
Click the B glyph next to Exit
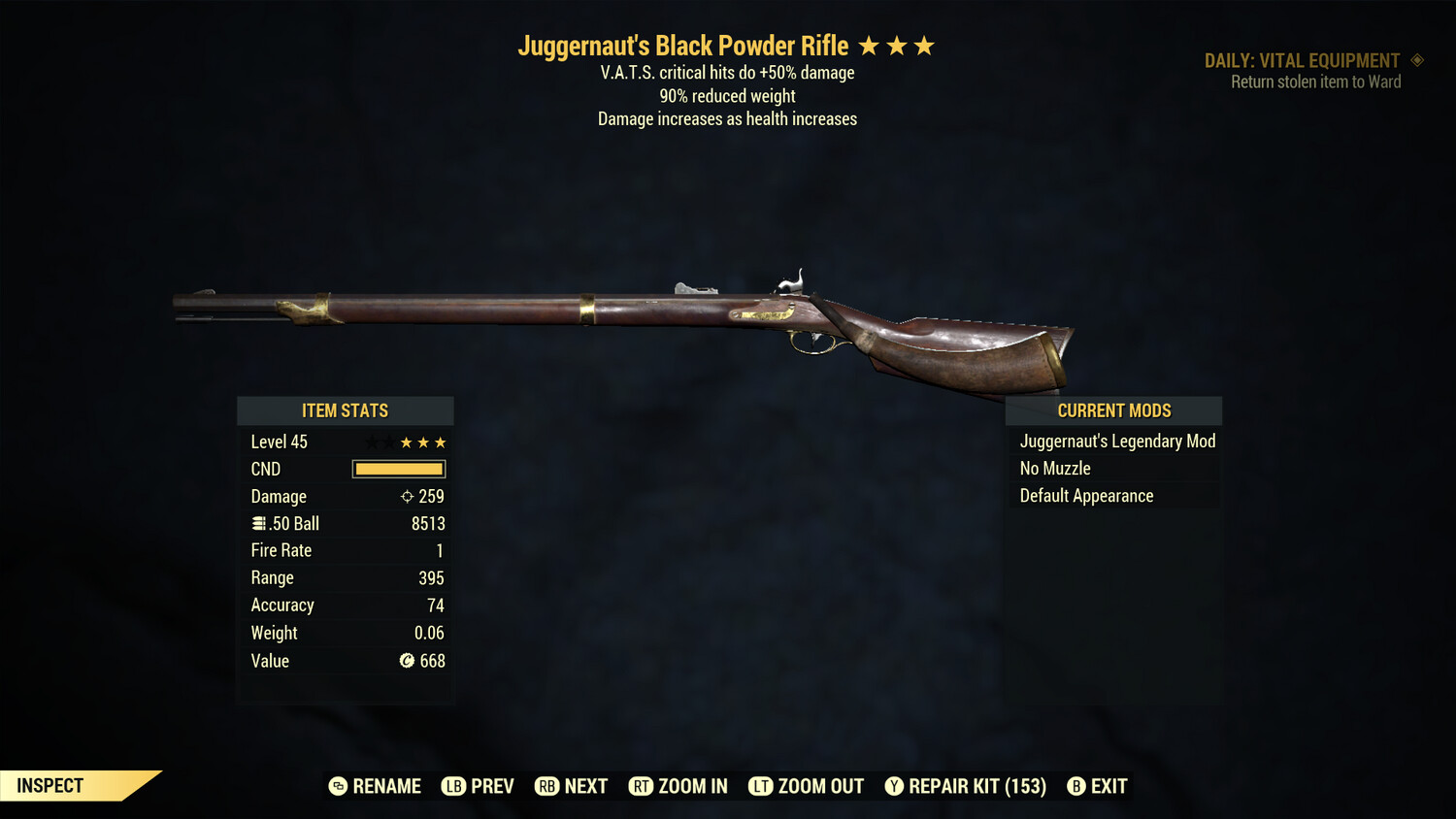click(1075, 786)
